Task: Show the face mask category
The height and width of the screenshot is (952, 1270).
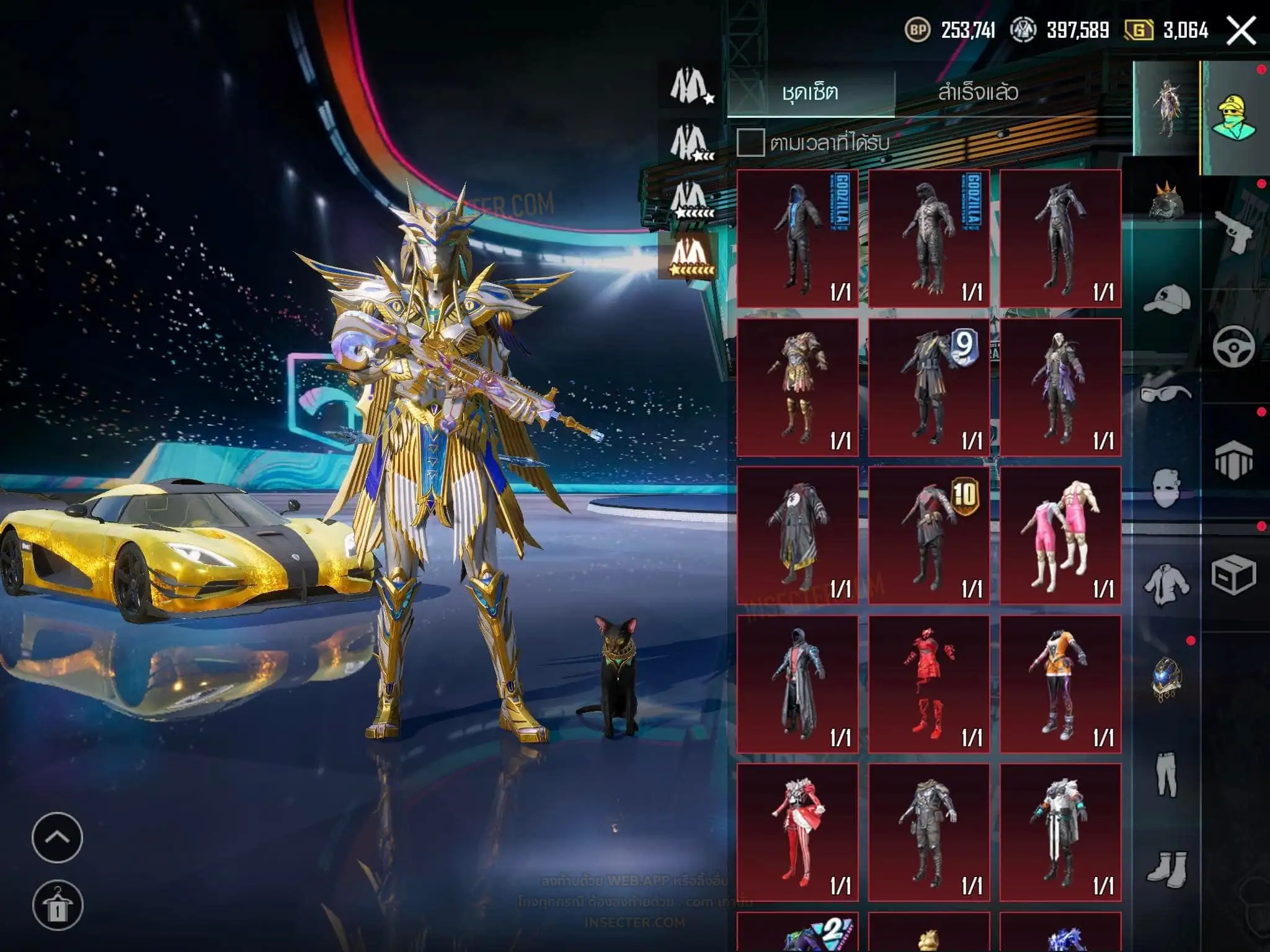Action: [1166, 488]
